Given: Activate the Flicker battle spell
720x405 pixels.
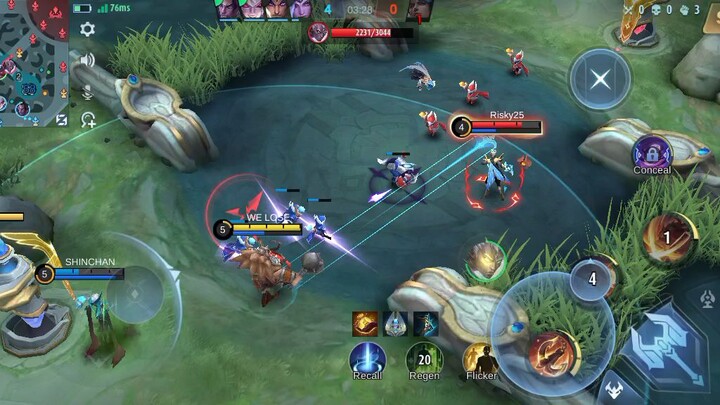Looking at the screenshot, I should click(x=481, y=358).
